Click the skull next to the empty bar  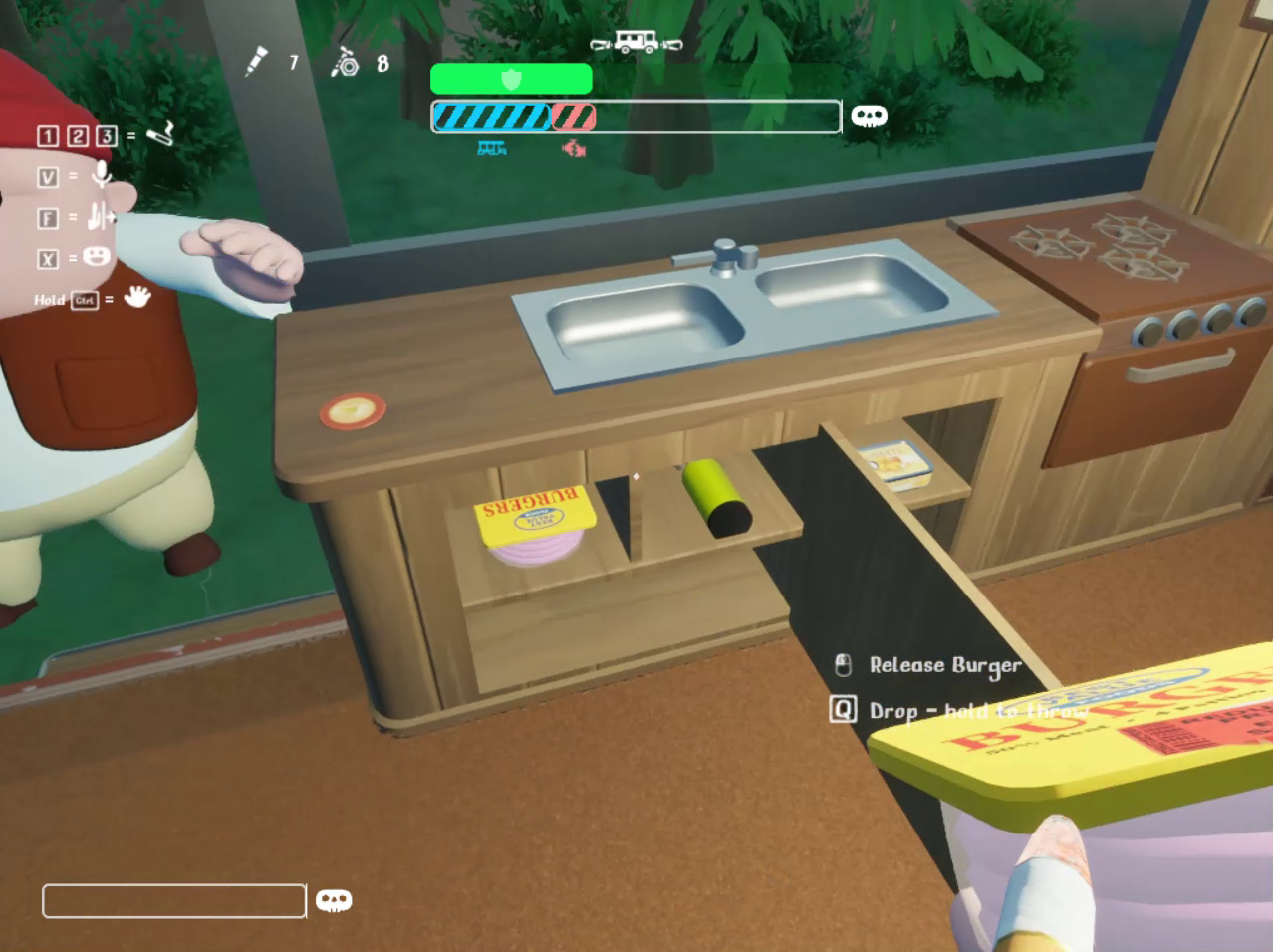[334, 901]
